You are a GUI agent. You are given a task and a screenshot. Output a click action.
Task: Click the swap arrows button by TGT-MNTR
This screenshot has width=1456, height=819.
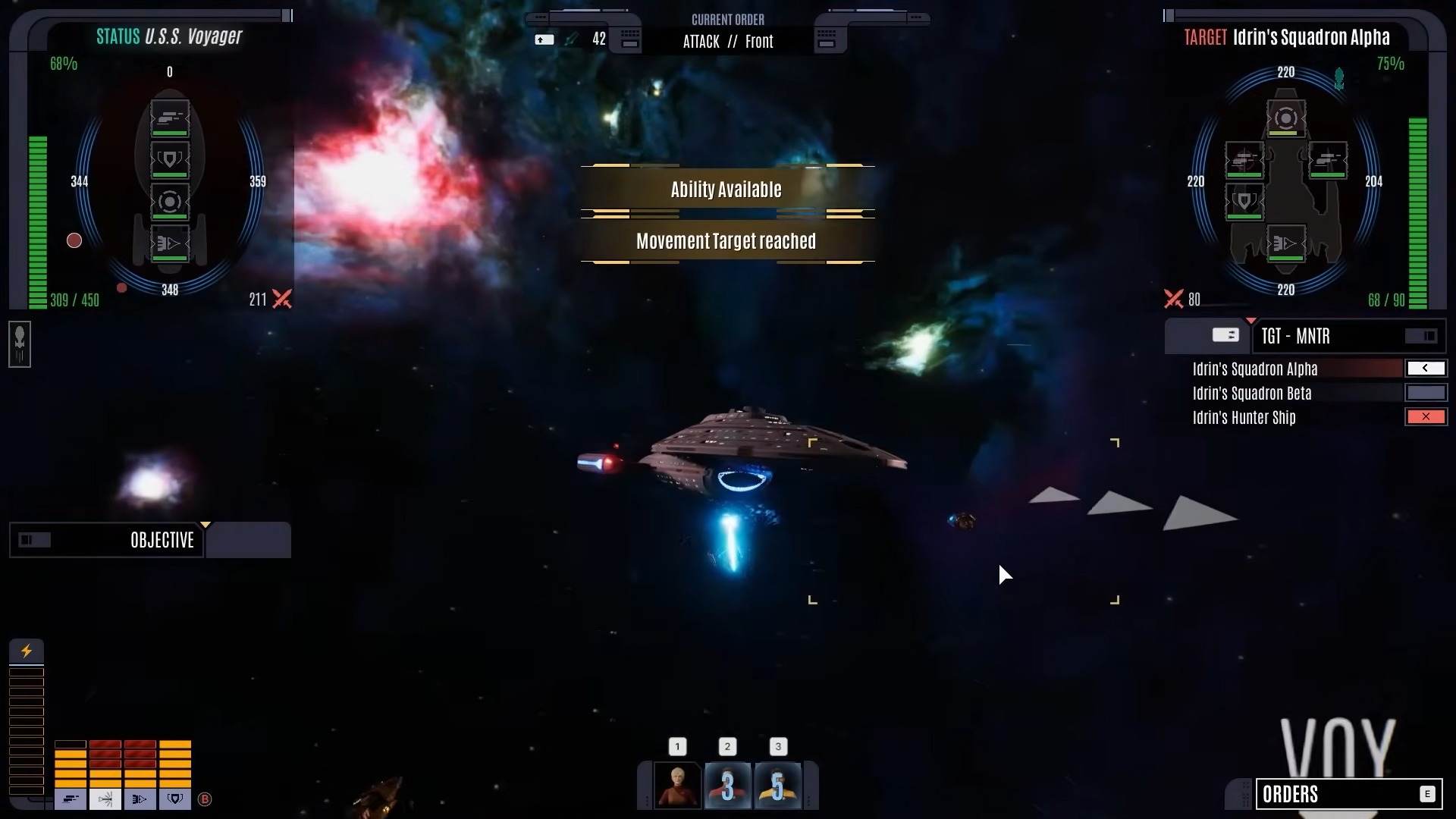1225,335
